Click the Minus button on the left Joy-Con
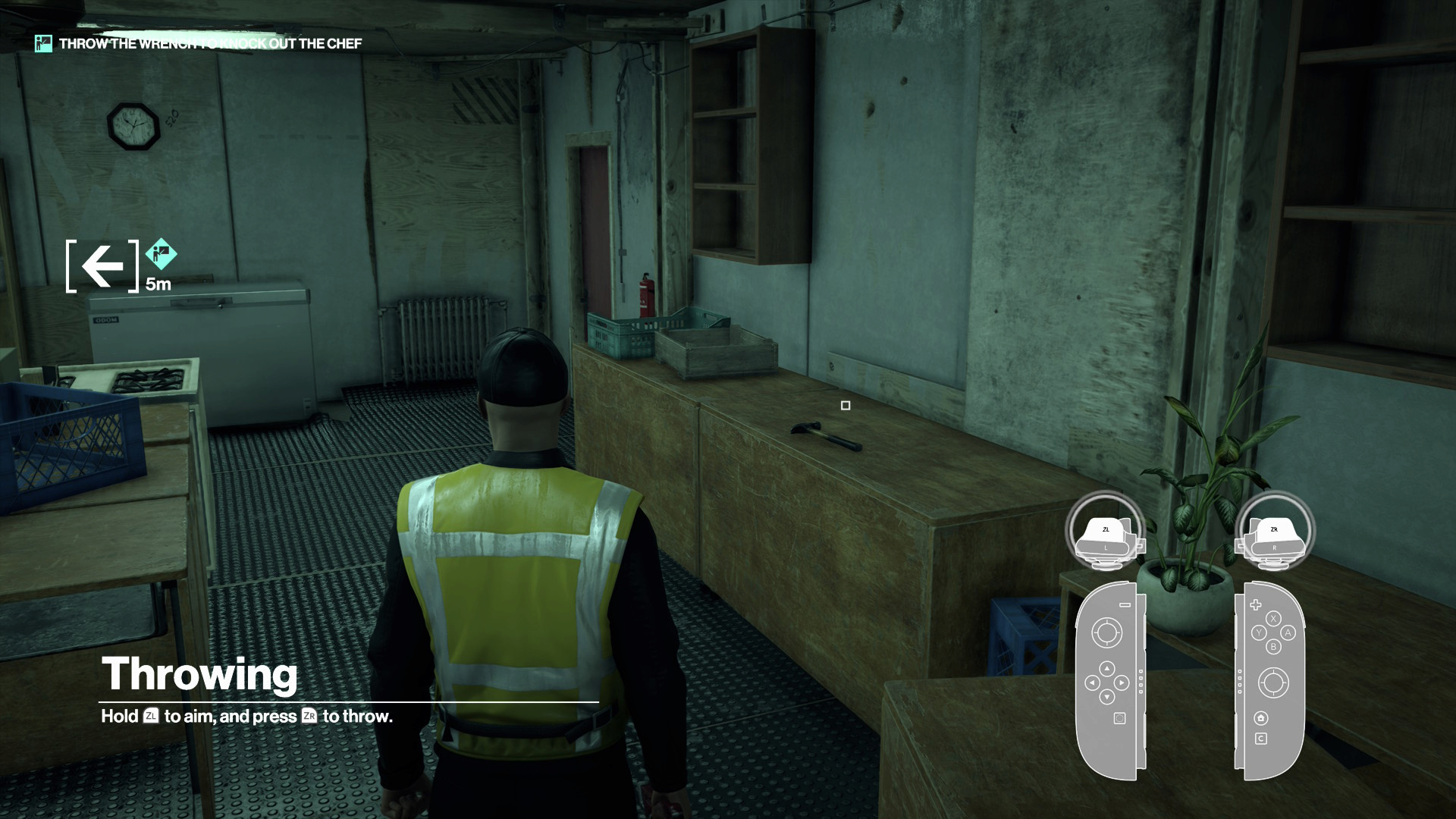Screen dimensions: 1456x819 click(1125, 604)
